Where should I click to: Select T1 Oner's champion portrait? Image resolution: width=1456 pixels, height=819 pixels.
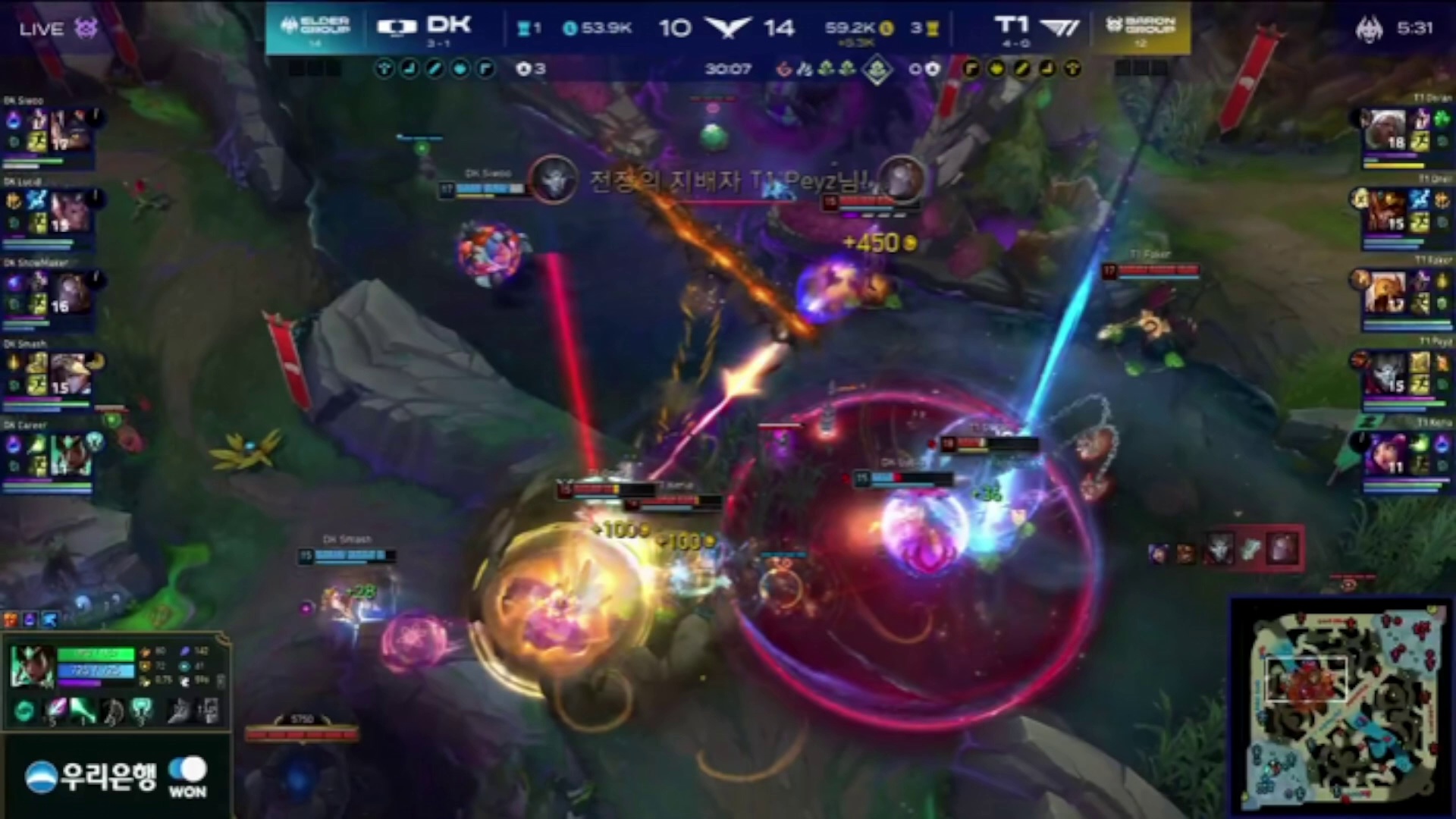pyautogui.click(x=1385, y=212)
